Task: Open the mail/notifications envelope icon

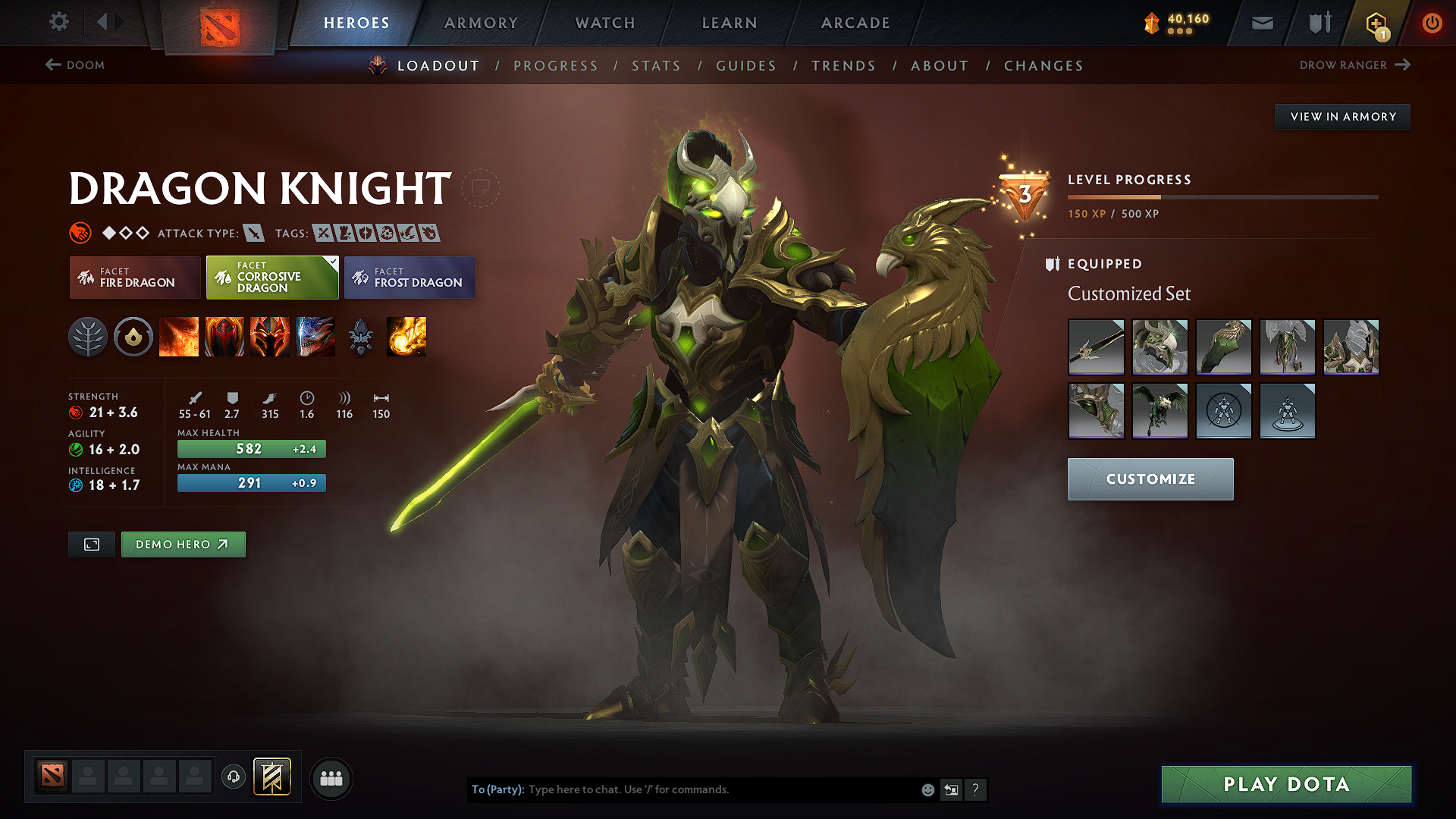Action: tap(1261, 23)
